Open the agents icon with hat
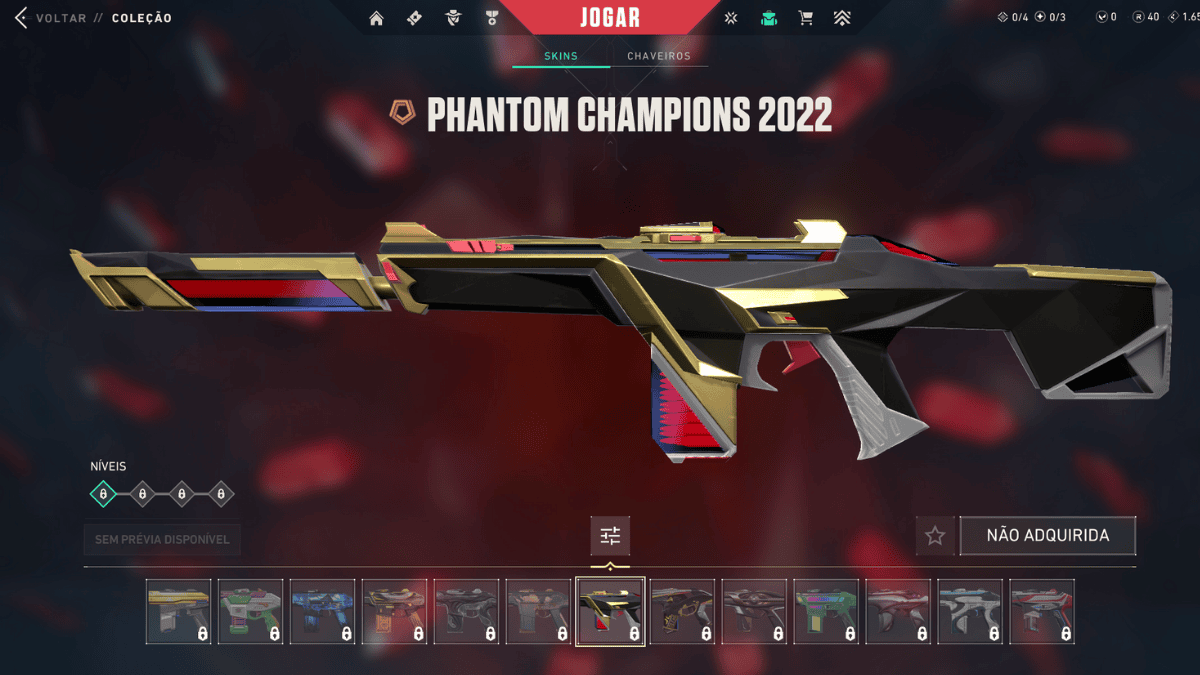 coord(453,18)
